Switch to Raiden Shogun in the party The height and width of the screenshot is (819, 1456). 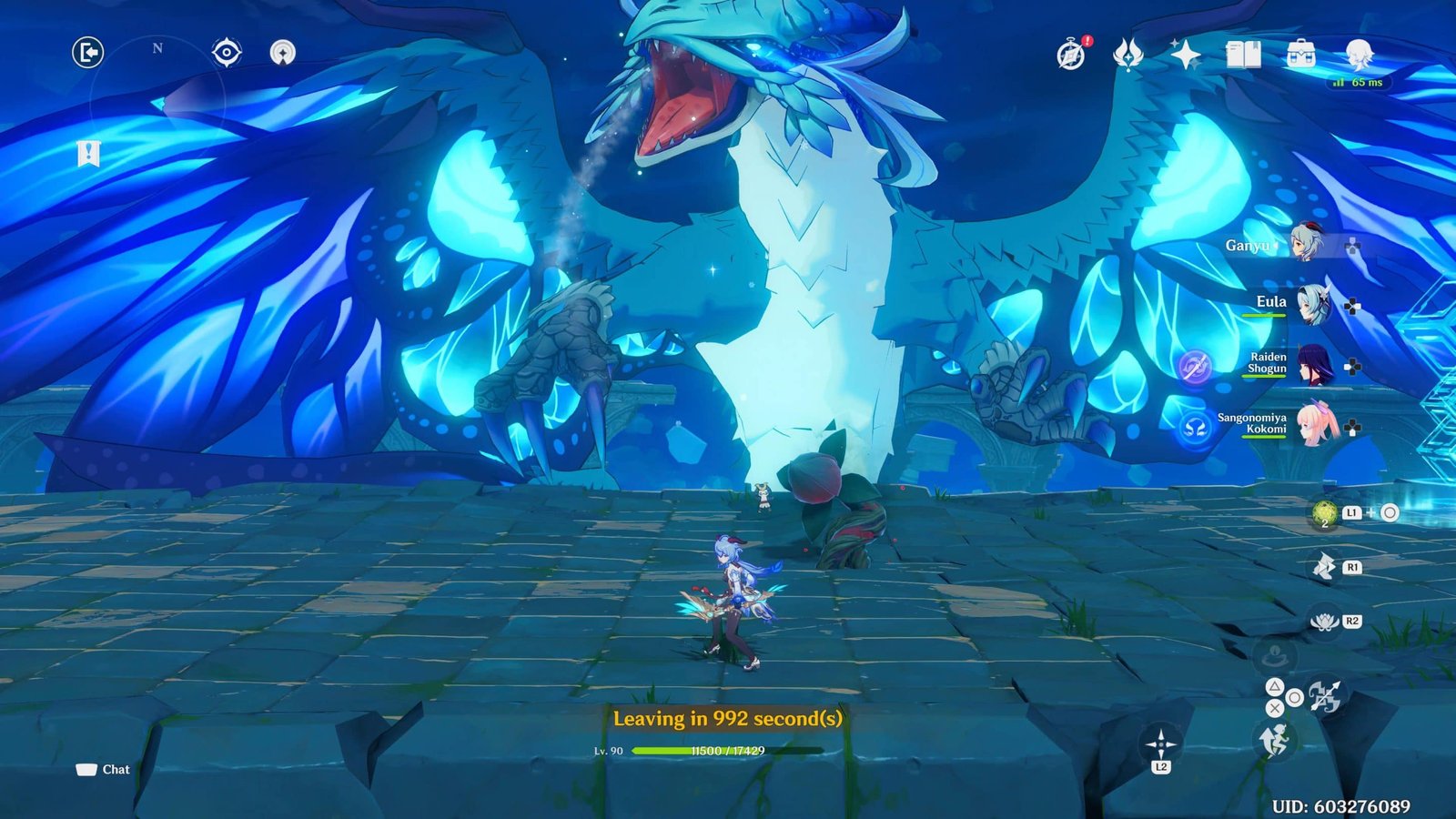pyautogui.click(x=1314, y=365)
